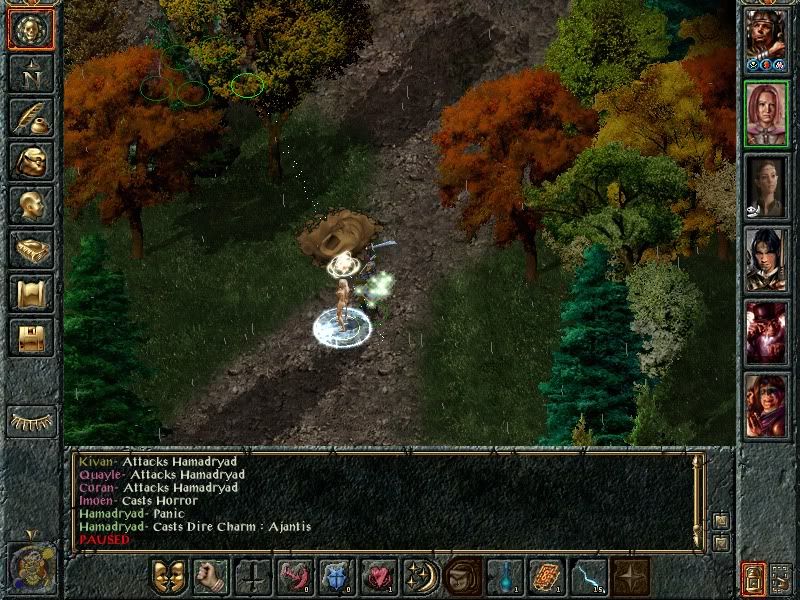This screenshot has height=600, width=800.
Task: Open the journal quill and inkwell button
Action: [31, 117]
